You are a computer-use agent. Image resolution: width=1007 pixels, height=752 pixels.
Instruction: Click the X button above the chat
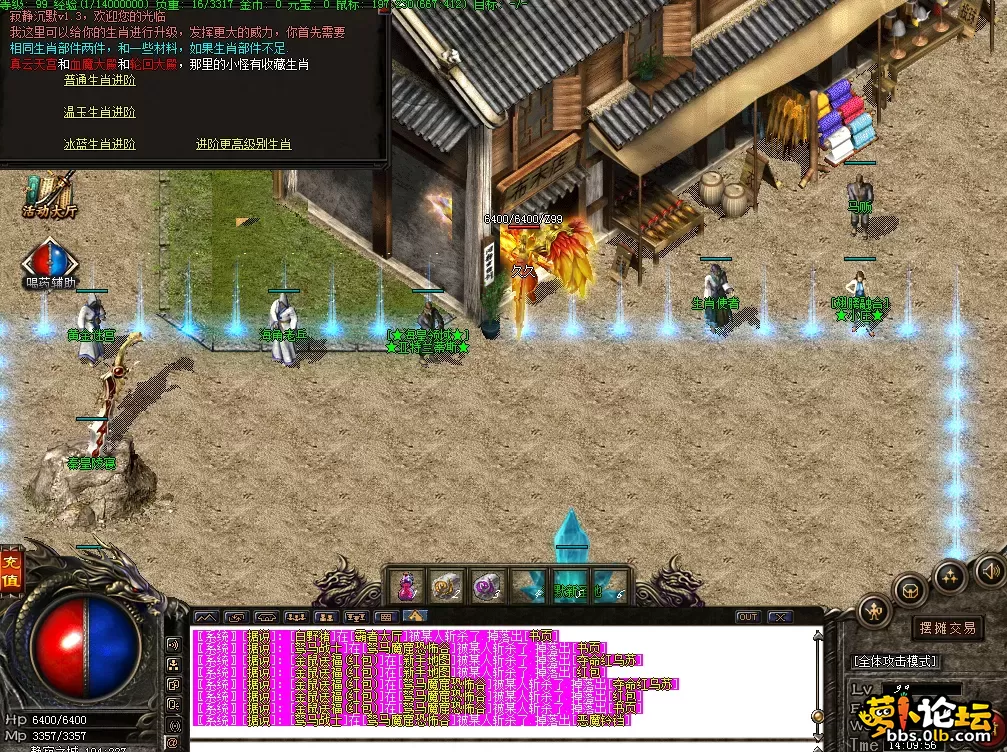779,617
